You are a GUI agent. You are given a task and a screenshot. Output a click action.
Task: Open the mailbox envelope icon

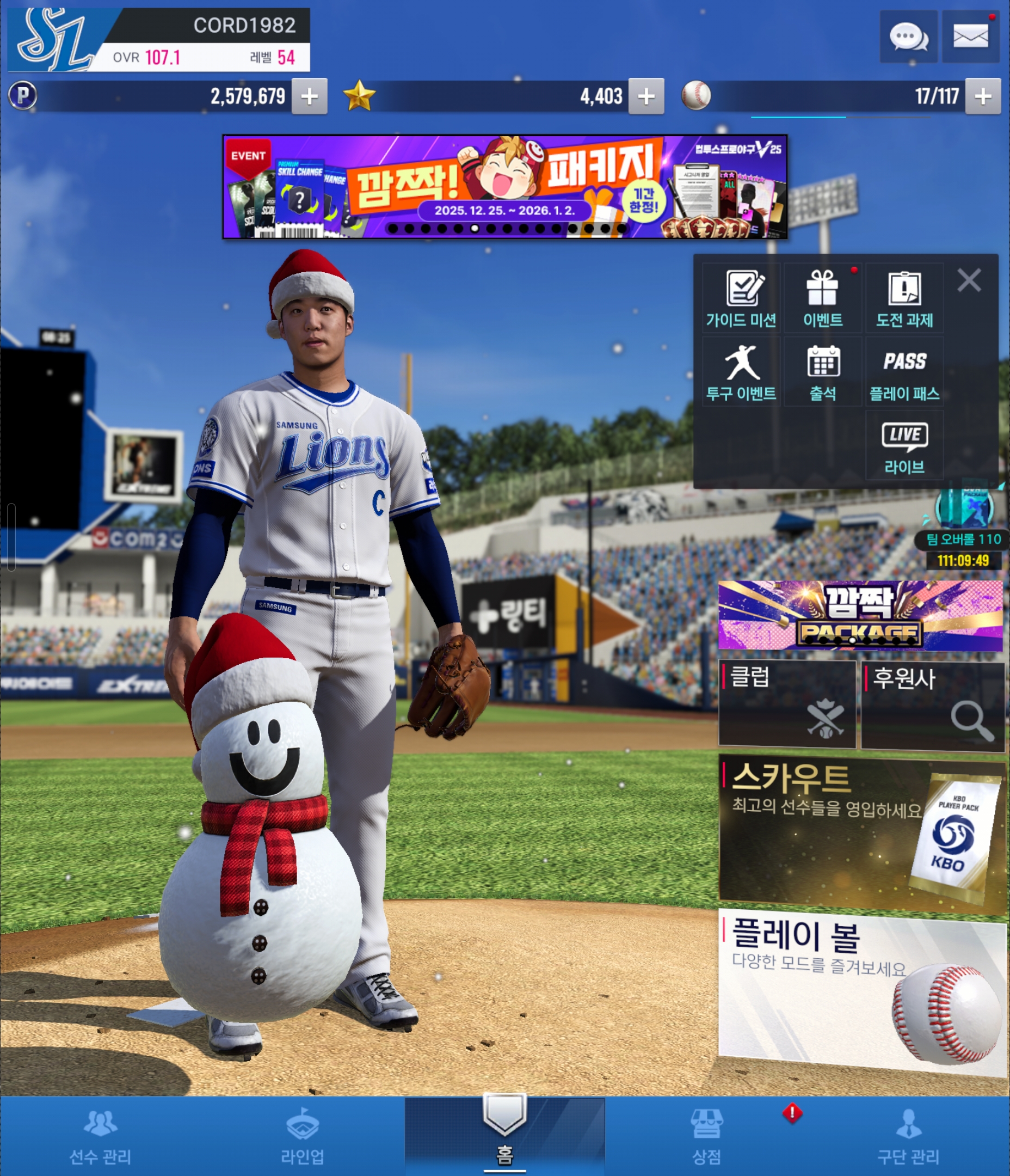click(970, 37)
